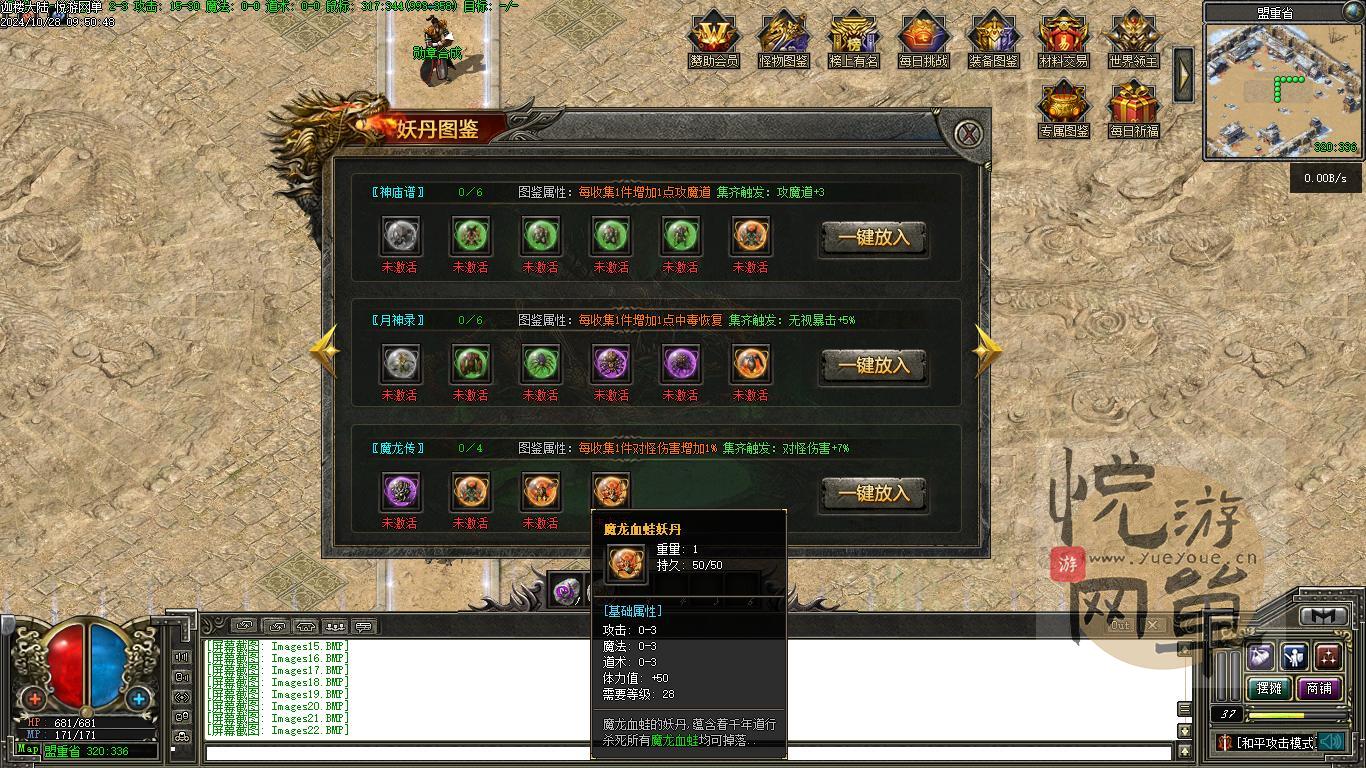Open the 每日挑战 daily challenge
1366x768 pixels.
(923, 40)
